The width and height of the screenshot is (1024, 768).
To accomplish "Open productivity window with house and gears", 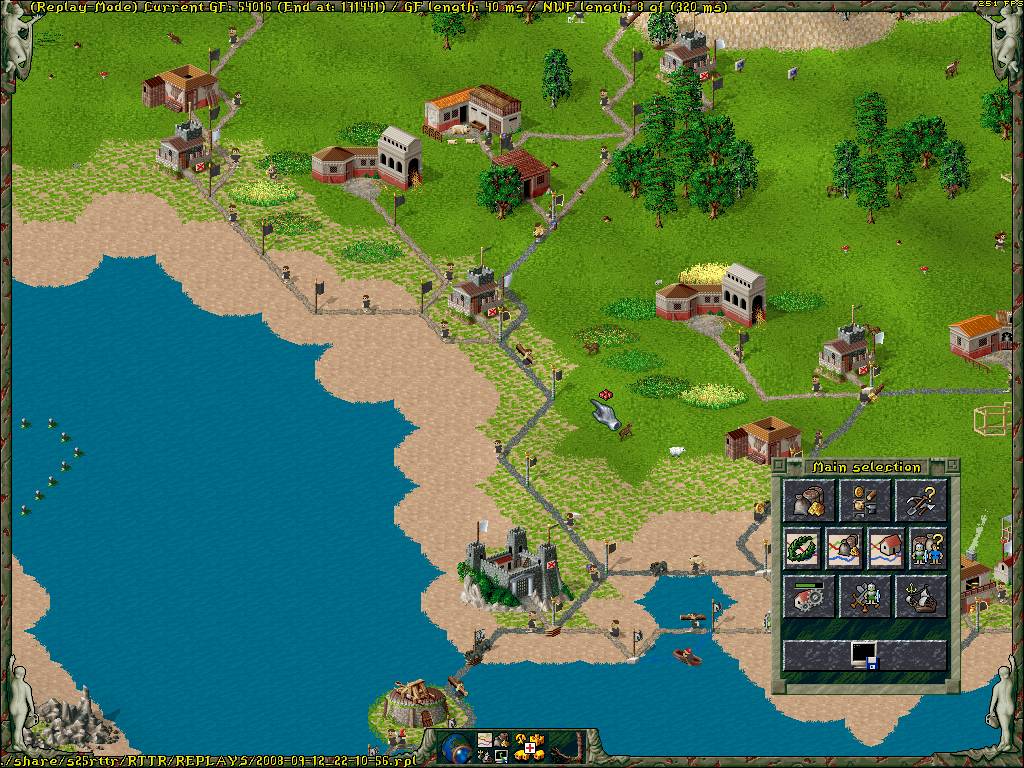I will (811, 597).
